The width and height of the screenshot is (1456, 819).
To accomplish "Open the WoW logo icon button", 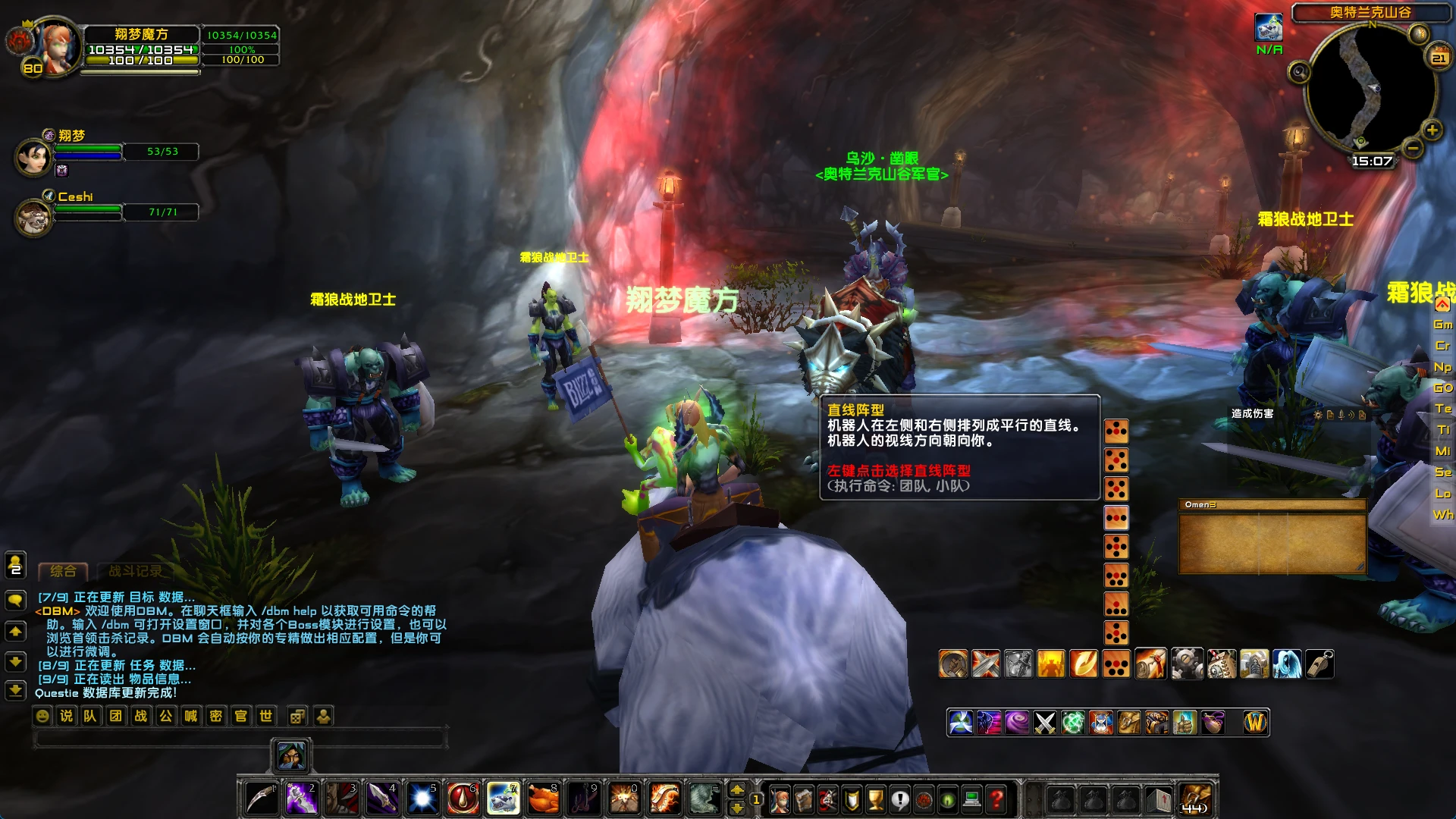I will [1255, 723].
